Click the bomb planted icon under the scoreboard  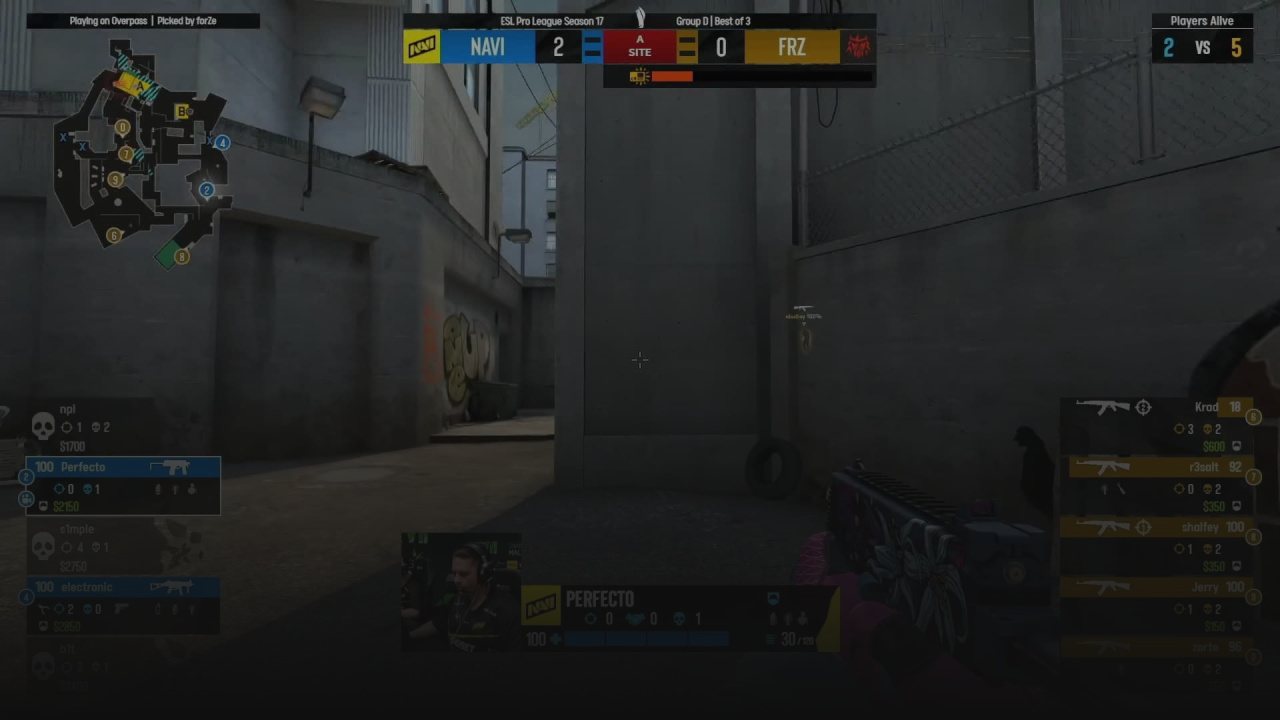(640, 76)
